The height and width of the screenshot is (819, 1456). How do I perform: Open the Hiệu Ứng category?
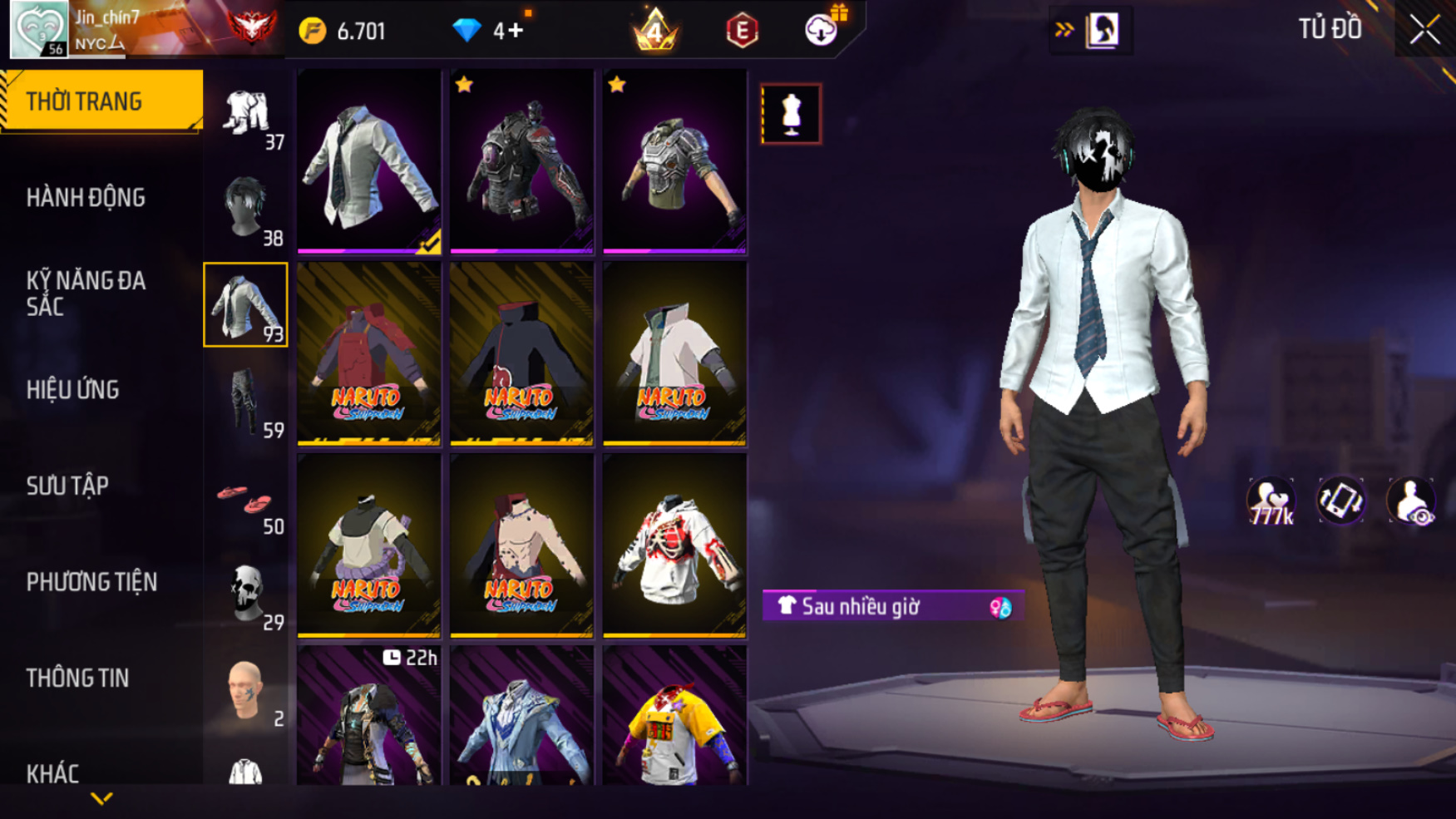[x=73, y=390]
